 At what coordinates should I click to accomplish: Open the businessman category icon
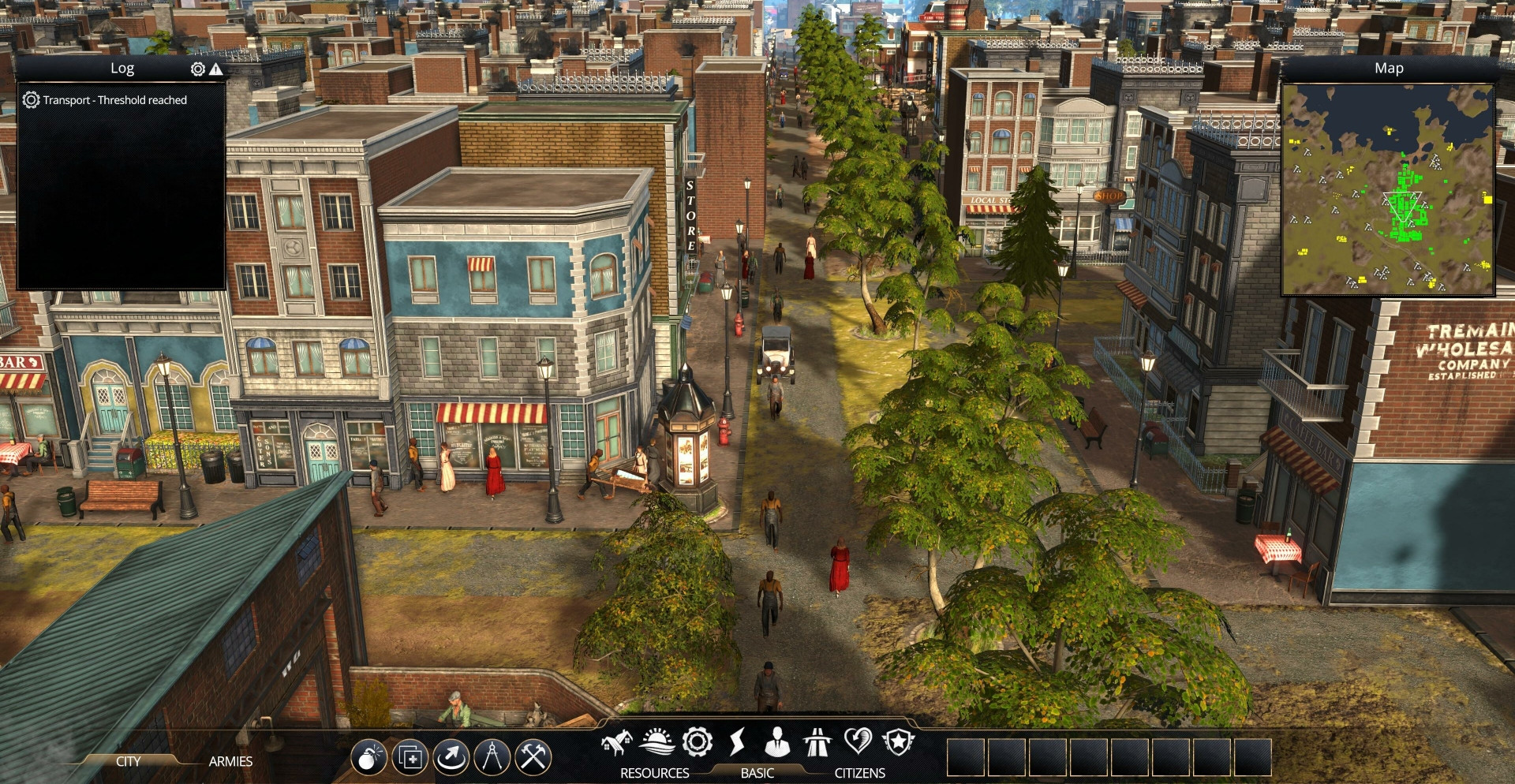click(777, 742)
